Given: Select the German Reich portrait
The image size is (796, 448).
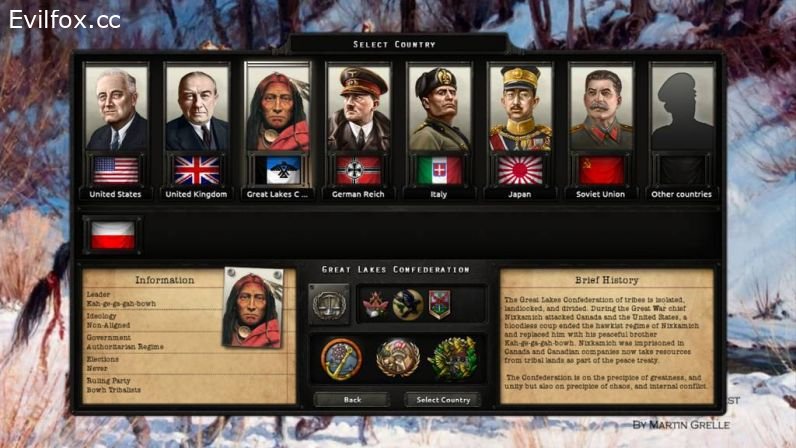Looking at the screenshot, I should point(358,110).
